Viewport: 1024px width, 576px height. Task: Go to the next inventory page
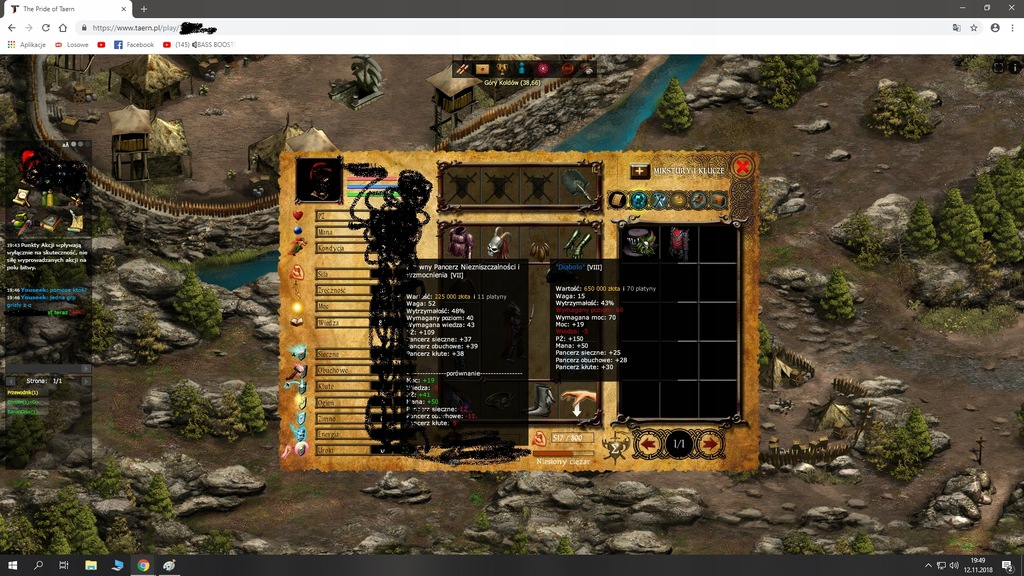pos(710,442)
